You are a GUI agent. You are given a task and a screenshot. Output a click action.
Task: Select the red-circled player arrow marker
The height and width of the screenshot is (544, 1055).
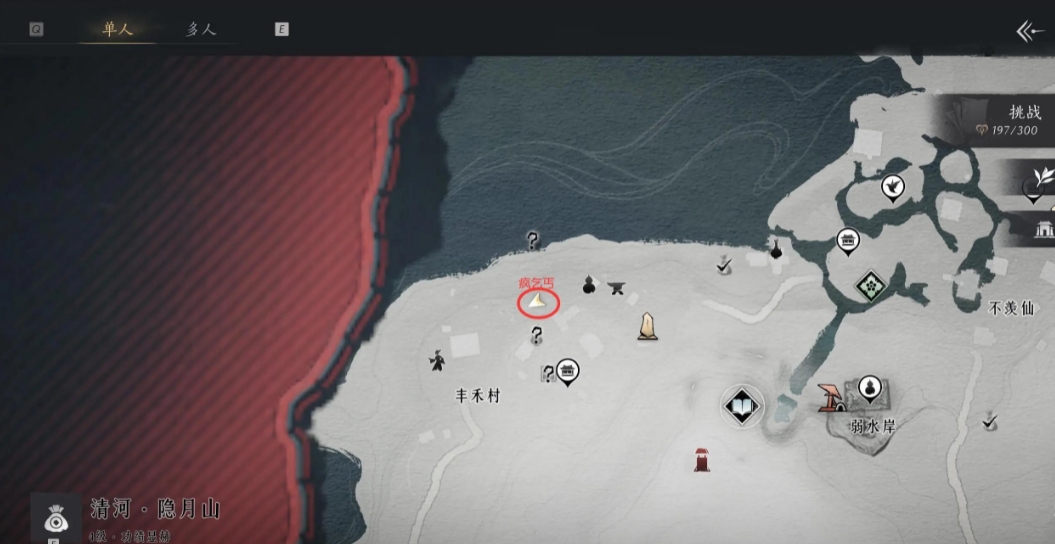(x=538, y=302)
